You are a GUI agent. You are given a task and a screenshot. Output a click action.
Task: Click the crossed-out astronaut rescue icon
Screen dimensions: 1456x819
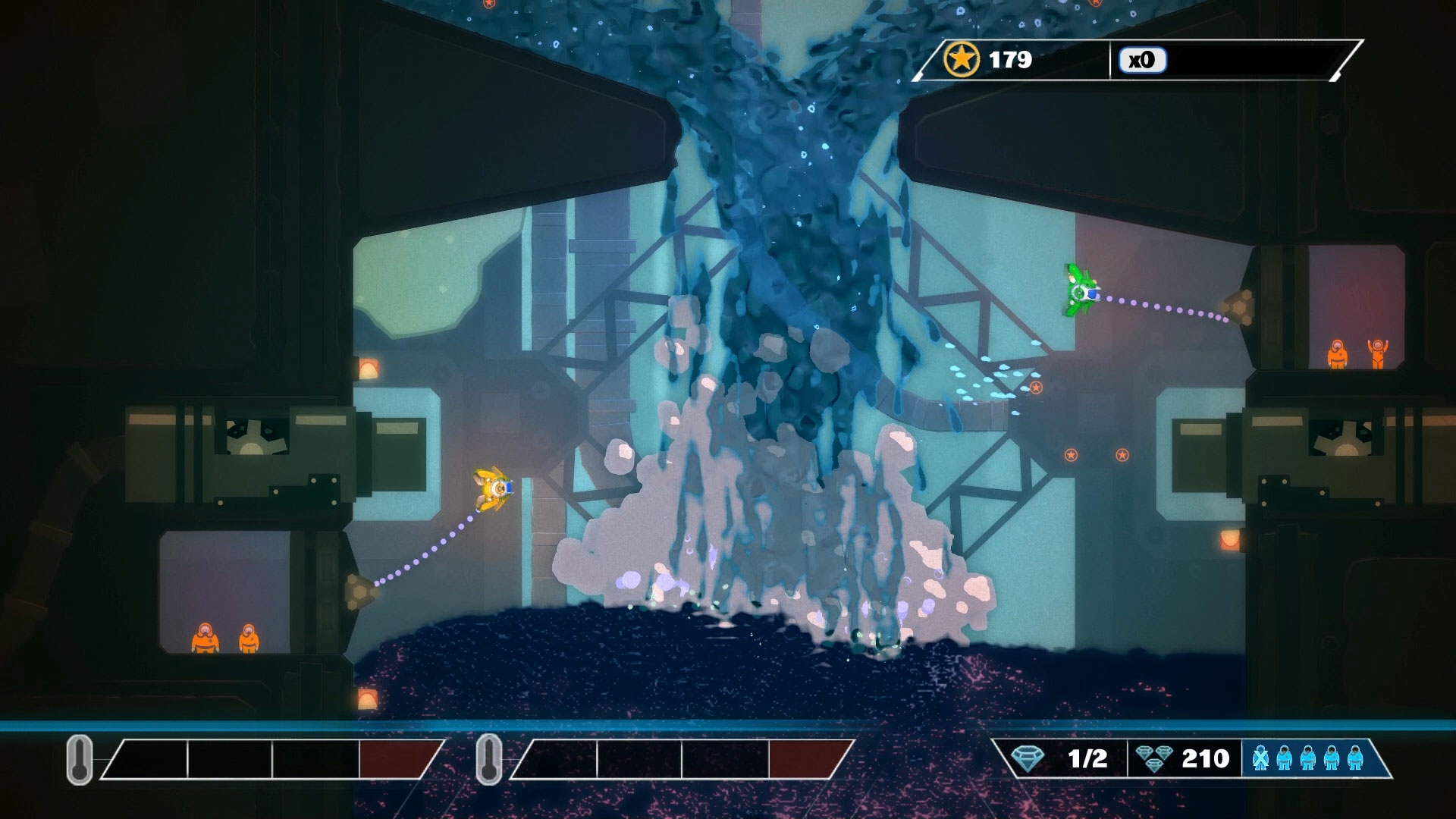tap(1261, 757)
